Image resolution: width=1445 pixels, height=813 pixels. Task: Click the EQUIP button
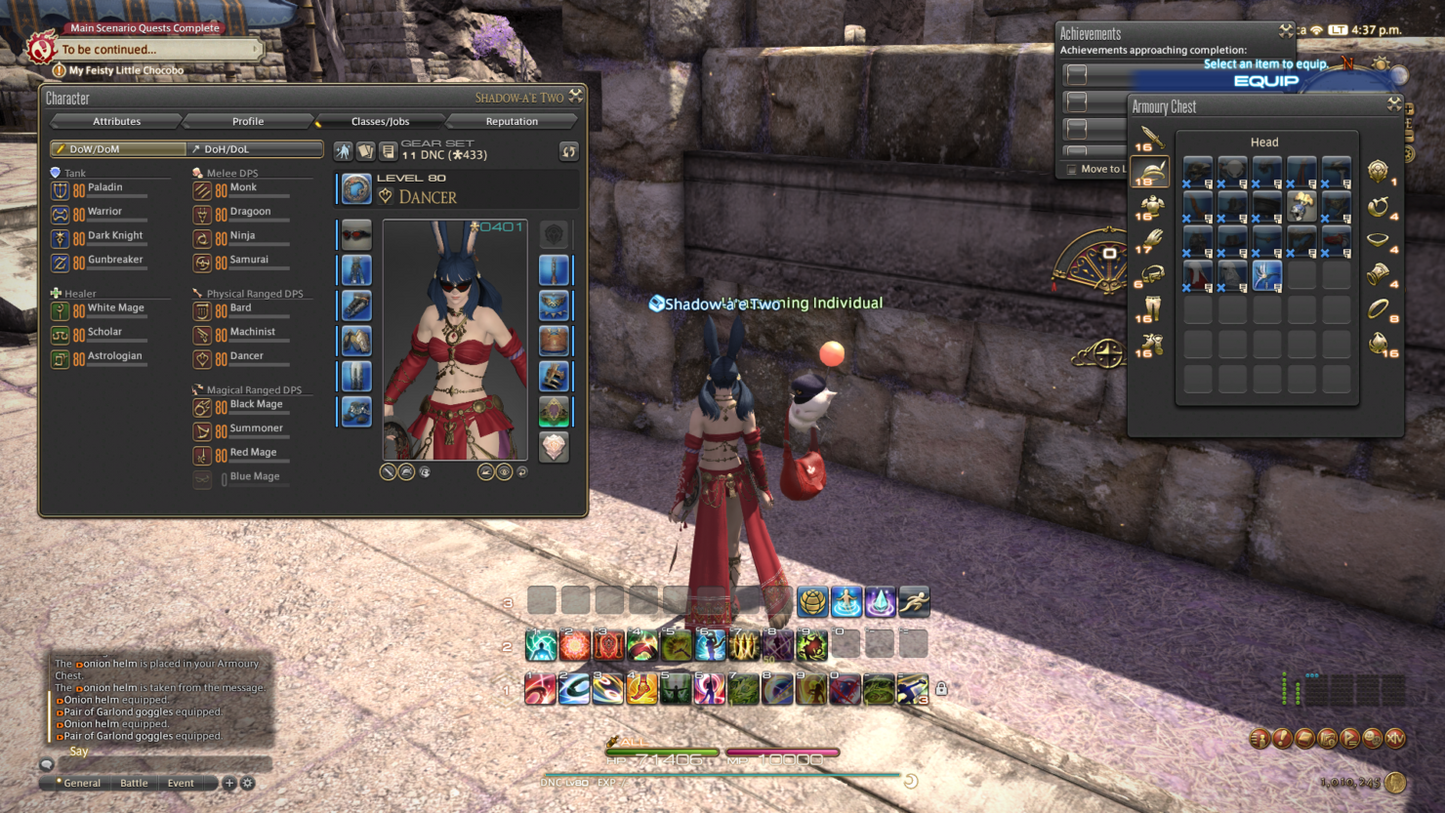click(x=1267, y=81)
